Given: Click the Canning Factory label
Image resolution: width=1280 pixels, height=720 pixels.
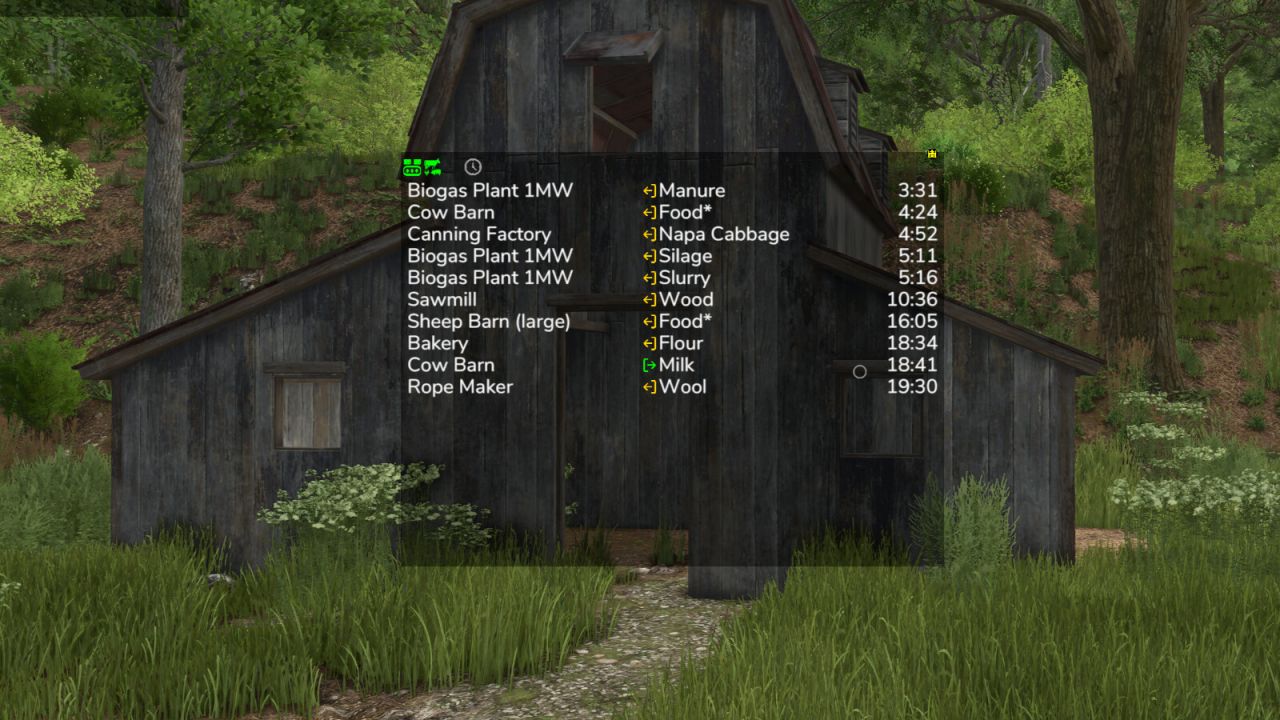Looking at the screenshot, I should [x=478, y=234].
